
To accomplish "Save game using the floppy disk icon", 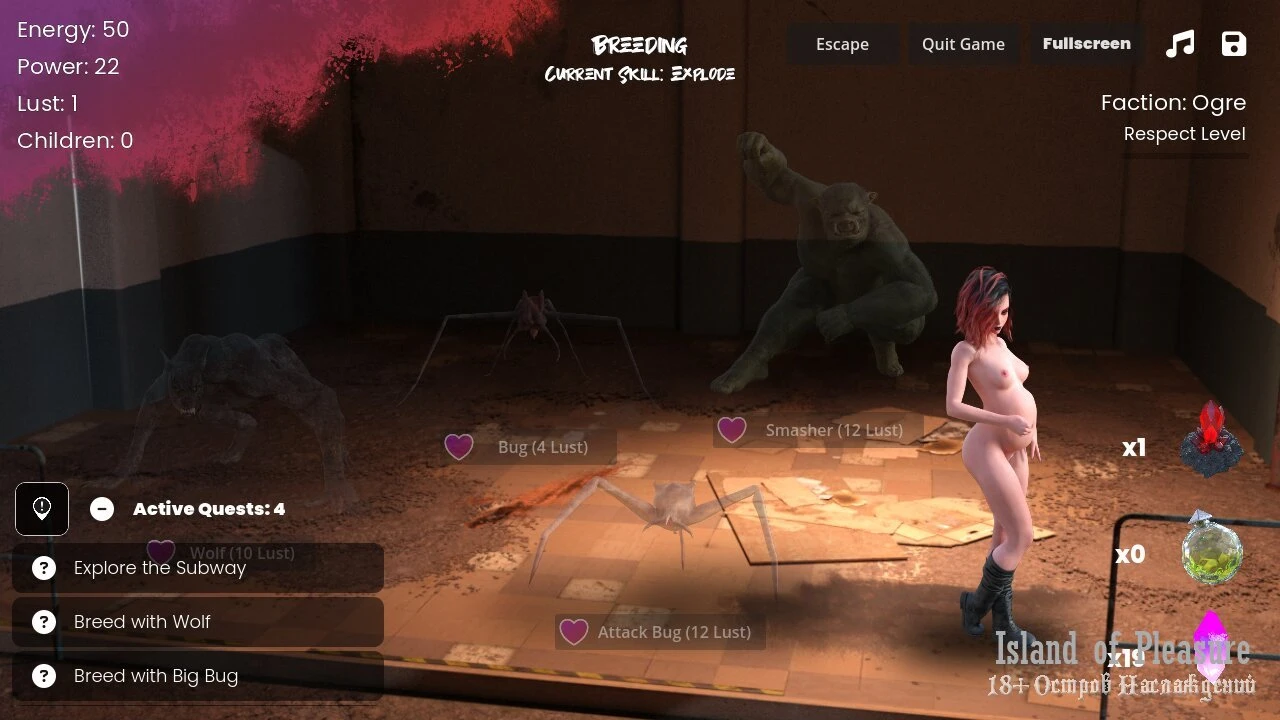I will [1234, 44].
